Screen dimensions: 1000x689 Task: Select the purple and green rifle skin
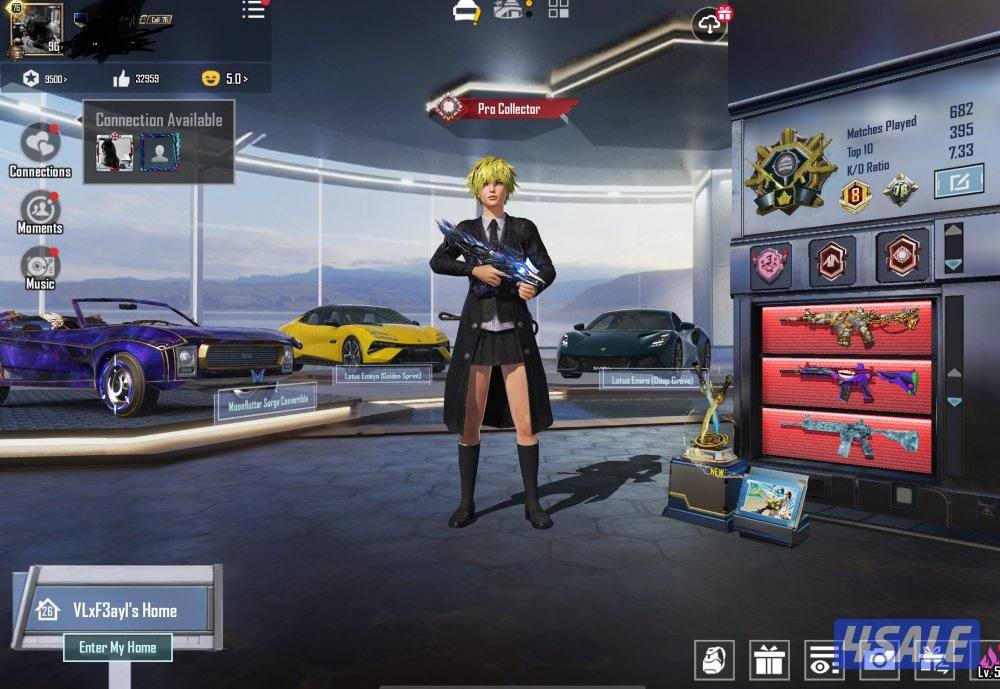(x=847, y=380)
